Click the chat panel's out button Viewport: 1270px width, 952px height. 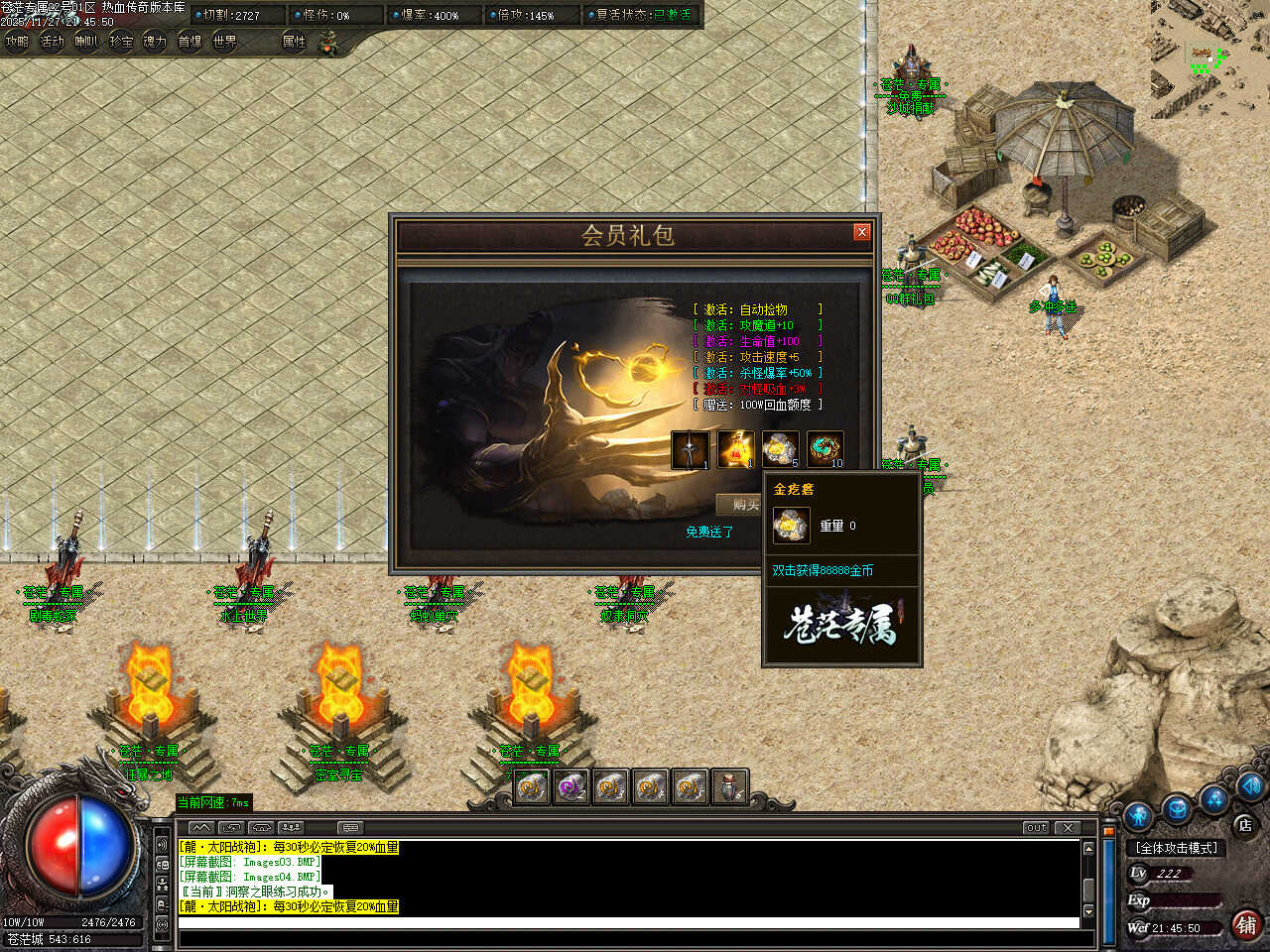(x=1036, y=827)
